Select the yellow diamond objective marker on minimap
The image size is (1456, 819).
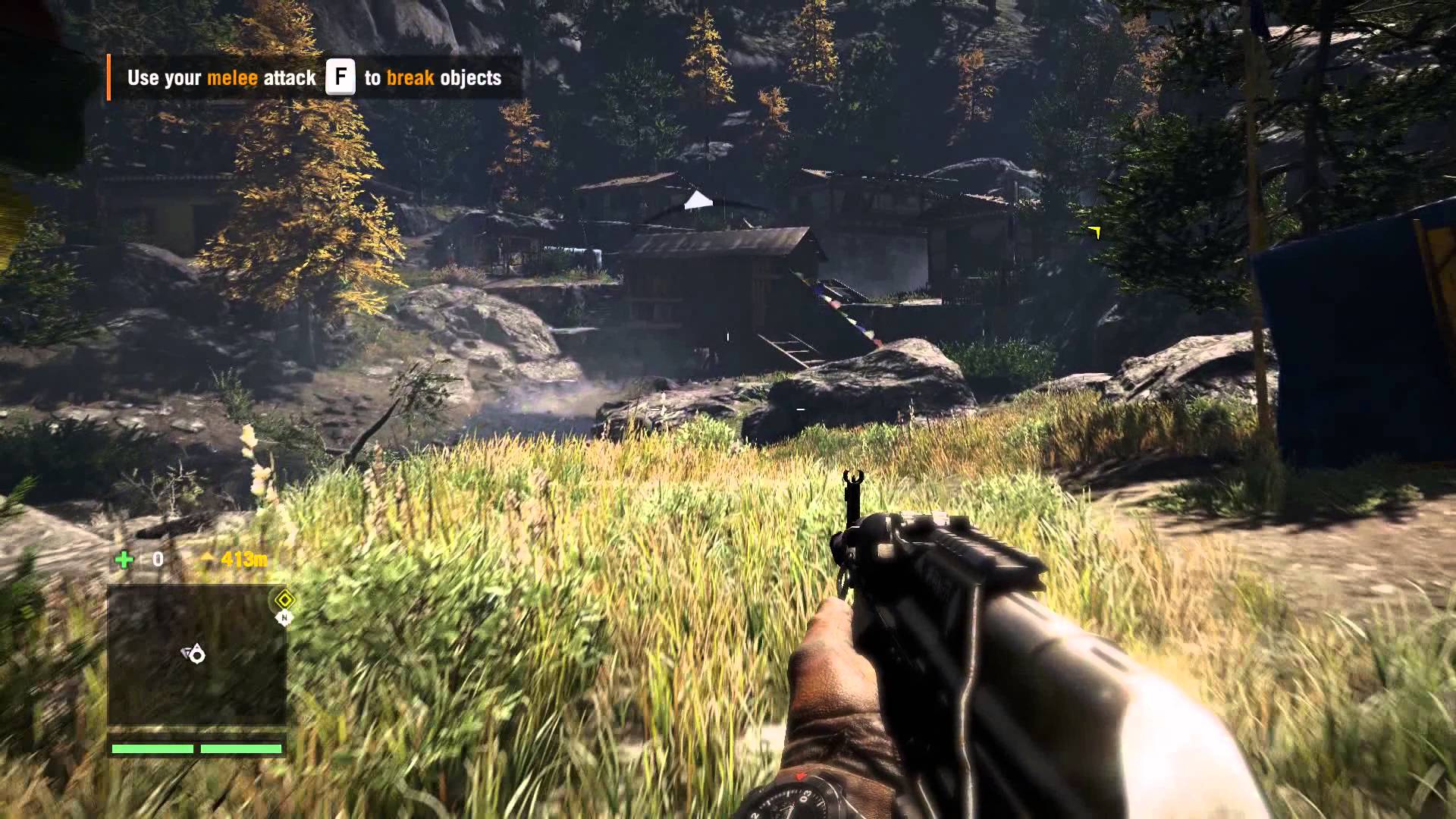284,600
